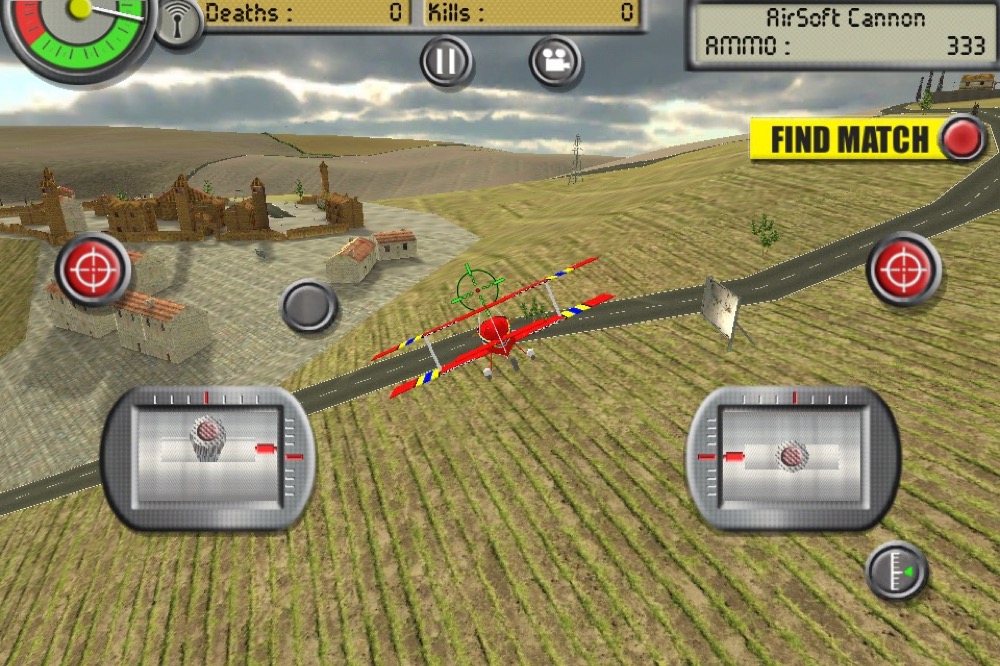Click the small gauge button with green arrow

click(896, 571)
